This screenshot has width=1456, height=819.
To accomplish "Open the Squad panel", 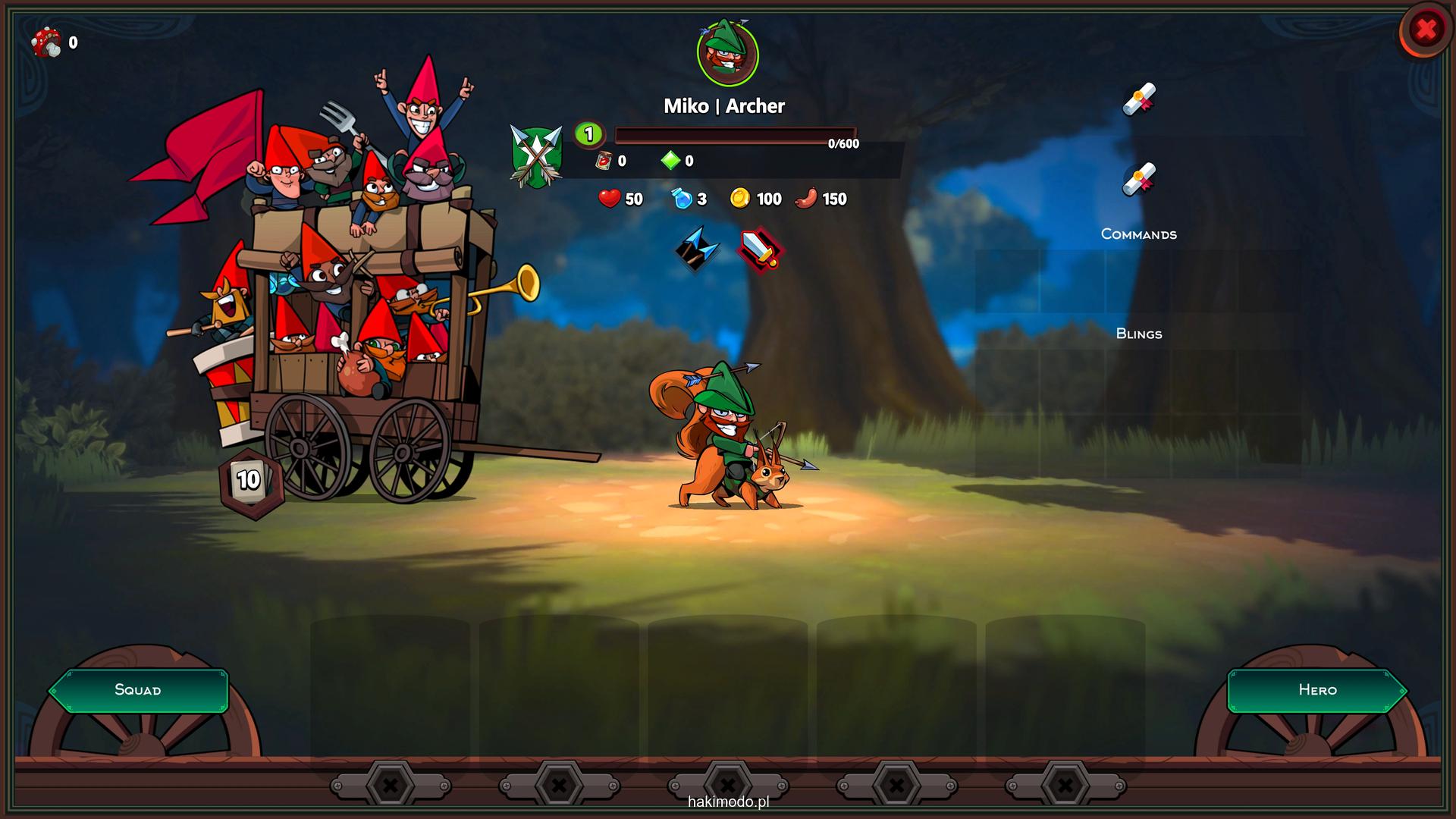I will pyautogui.click(x=138, y=690).
